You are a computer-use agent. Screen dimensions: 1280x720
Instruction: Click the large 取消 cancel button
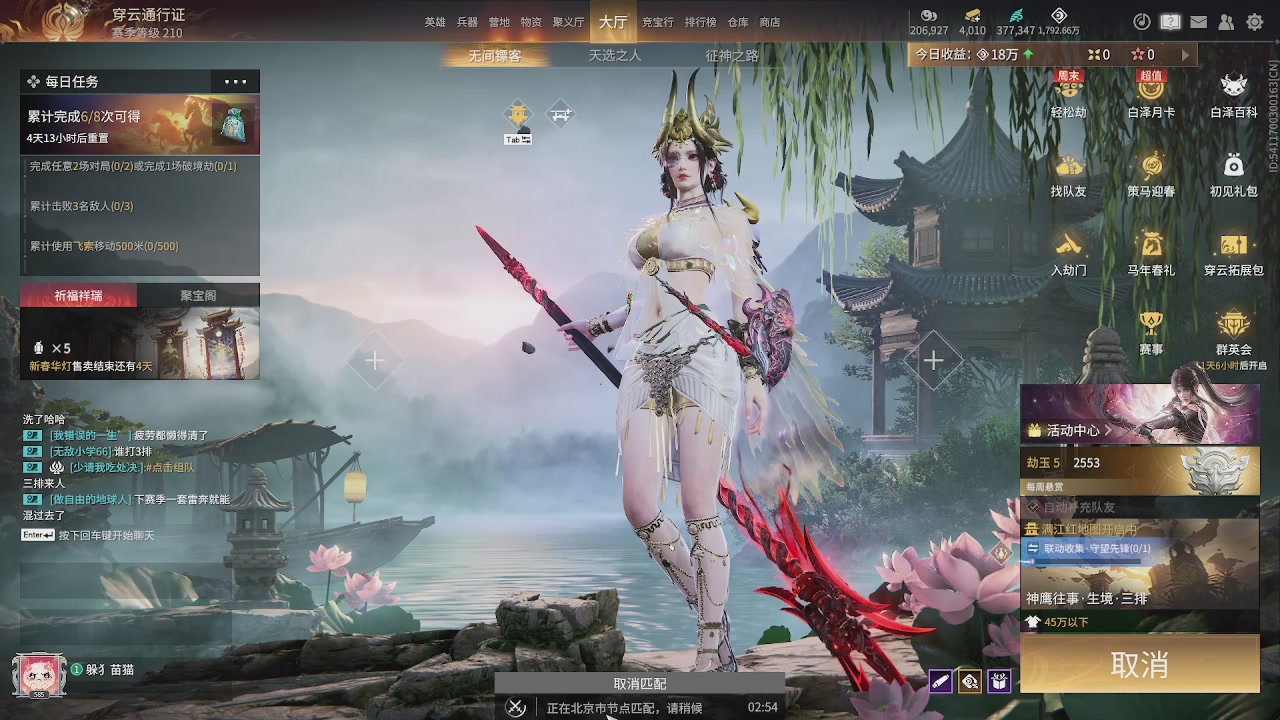tap(1139, 664)
